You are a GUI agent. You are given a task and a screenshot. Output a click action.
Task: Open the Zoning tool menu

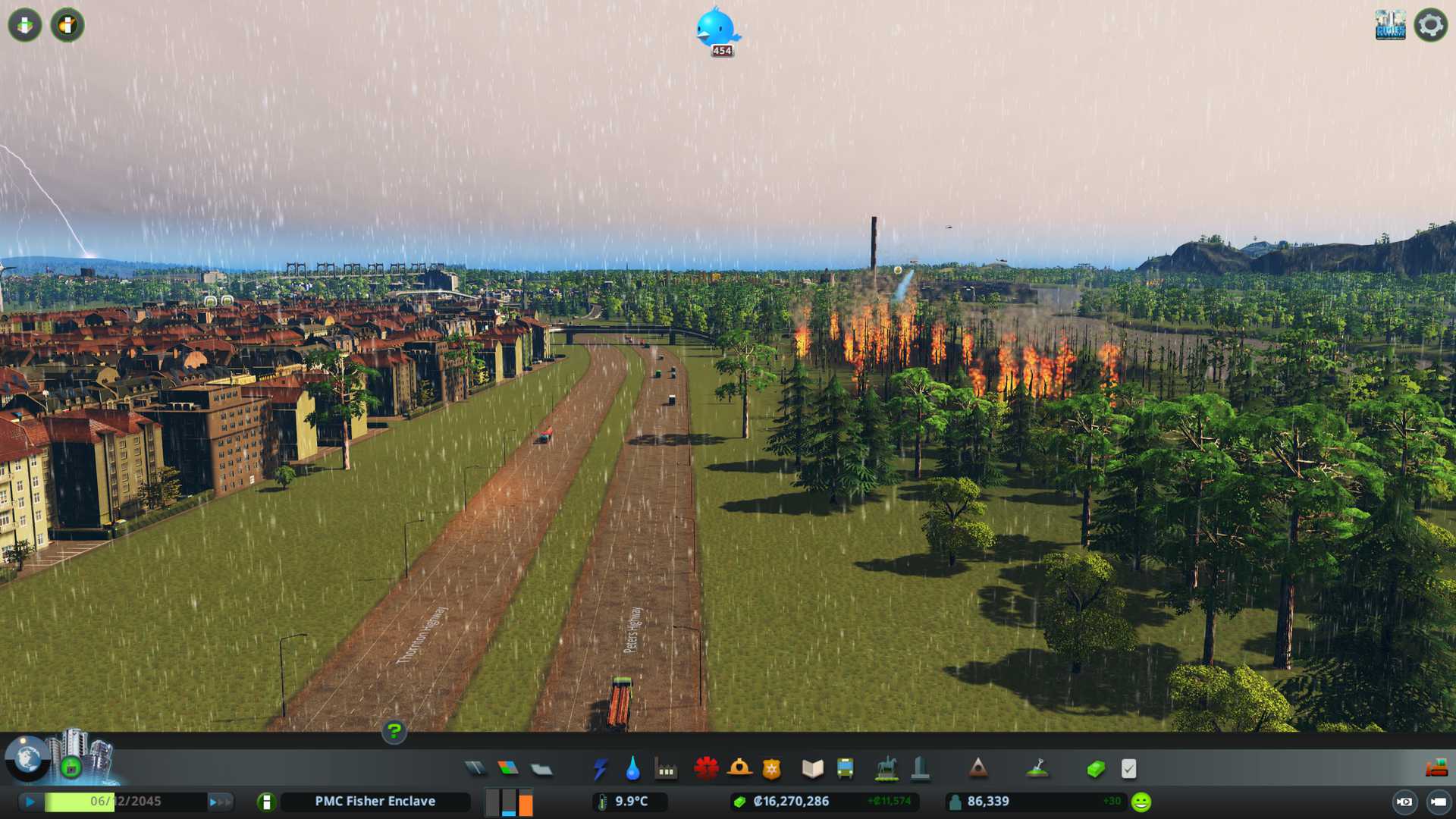pos(508,769)
